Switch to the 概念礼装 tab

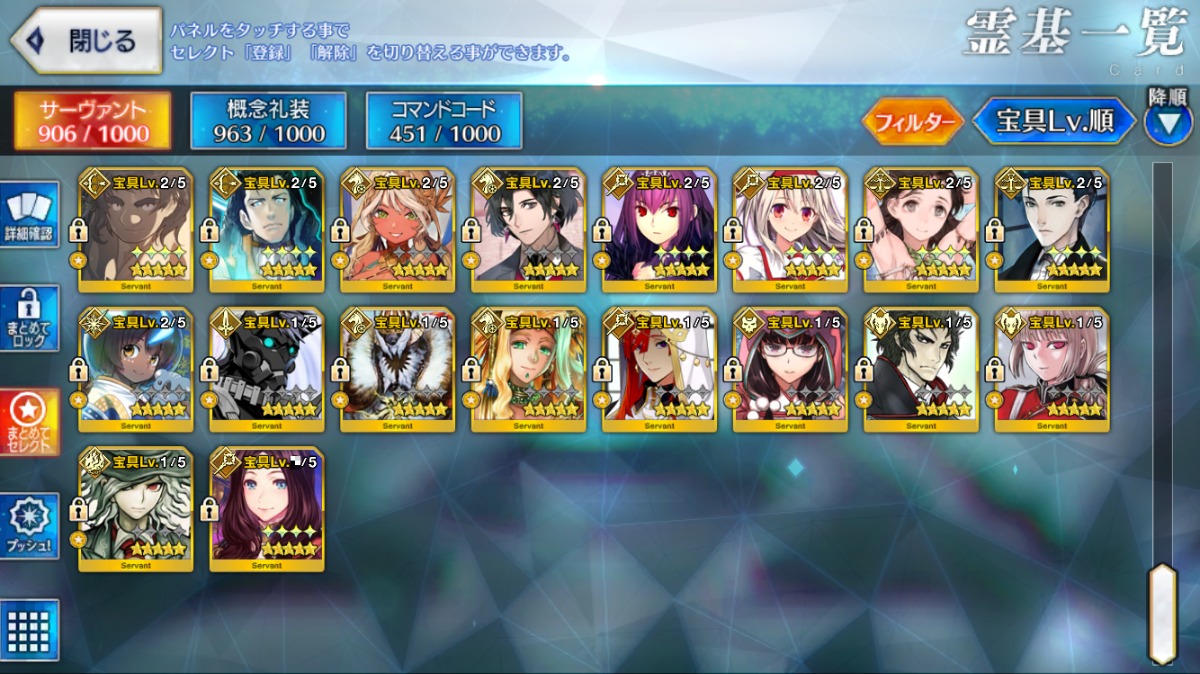tap(269, 122)
